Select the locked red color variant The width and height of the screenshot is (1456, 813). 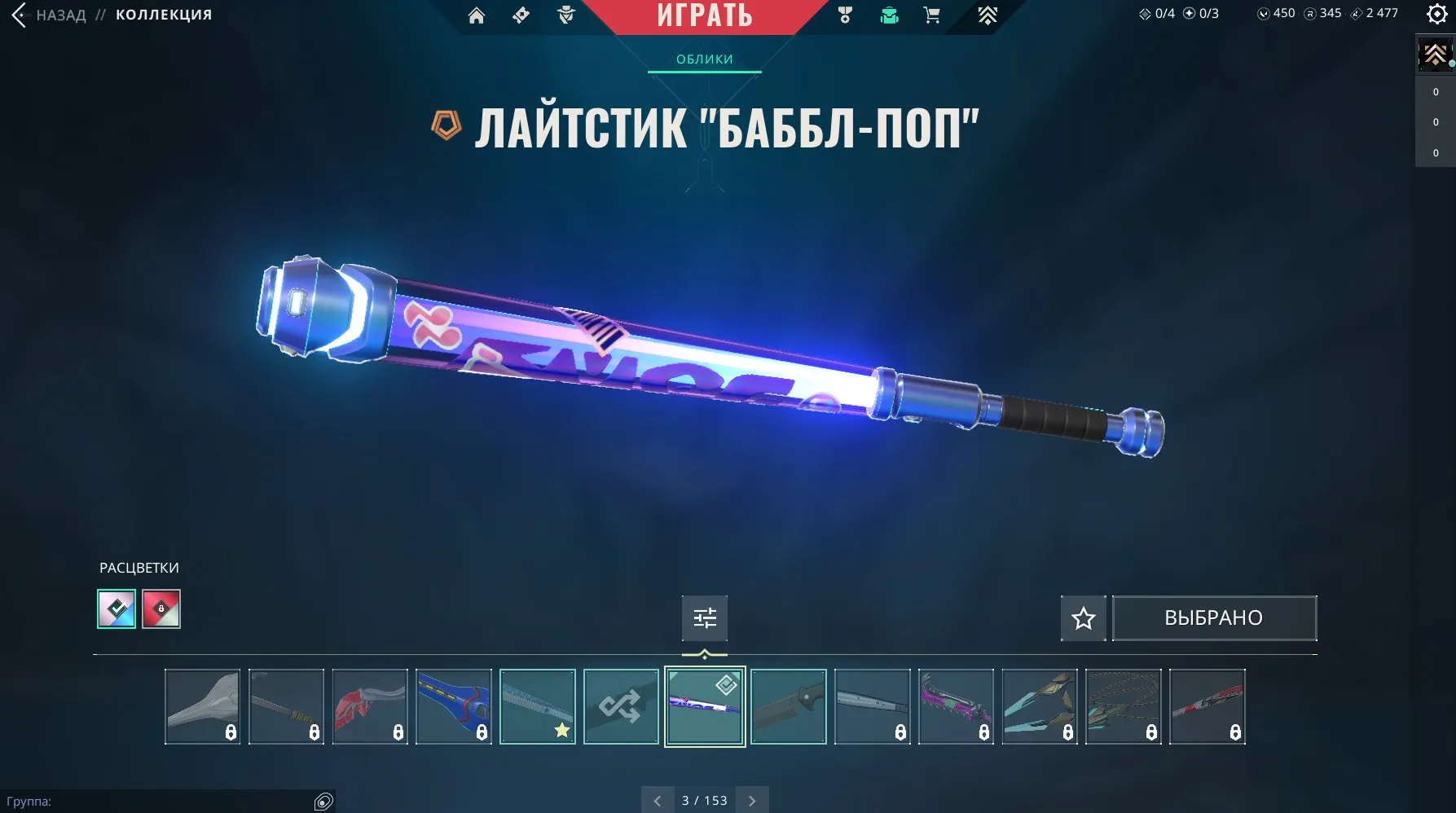click(x=160, y=609)
